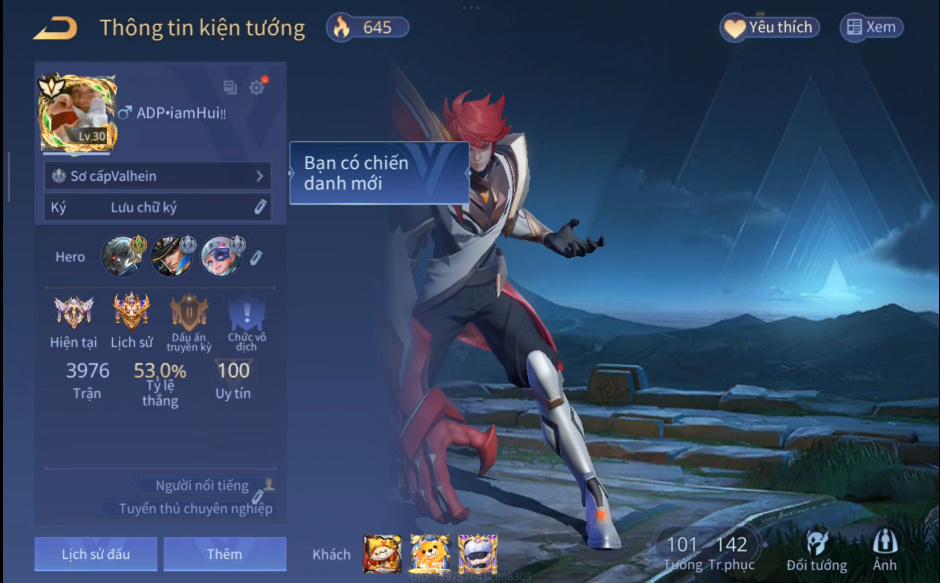The height and width of the screenshot is (583, 940).
Task: Click the Xem view button
Action: pos(870,28)
